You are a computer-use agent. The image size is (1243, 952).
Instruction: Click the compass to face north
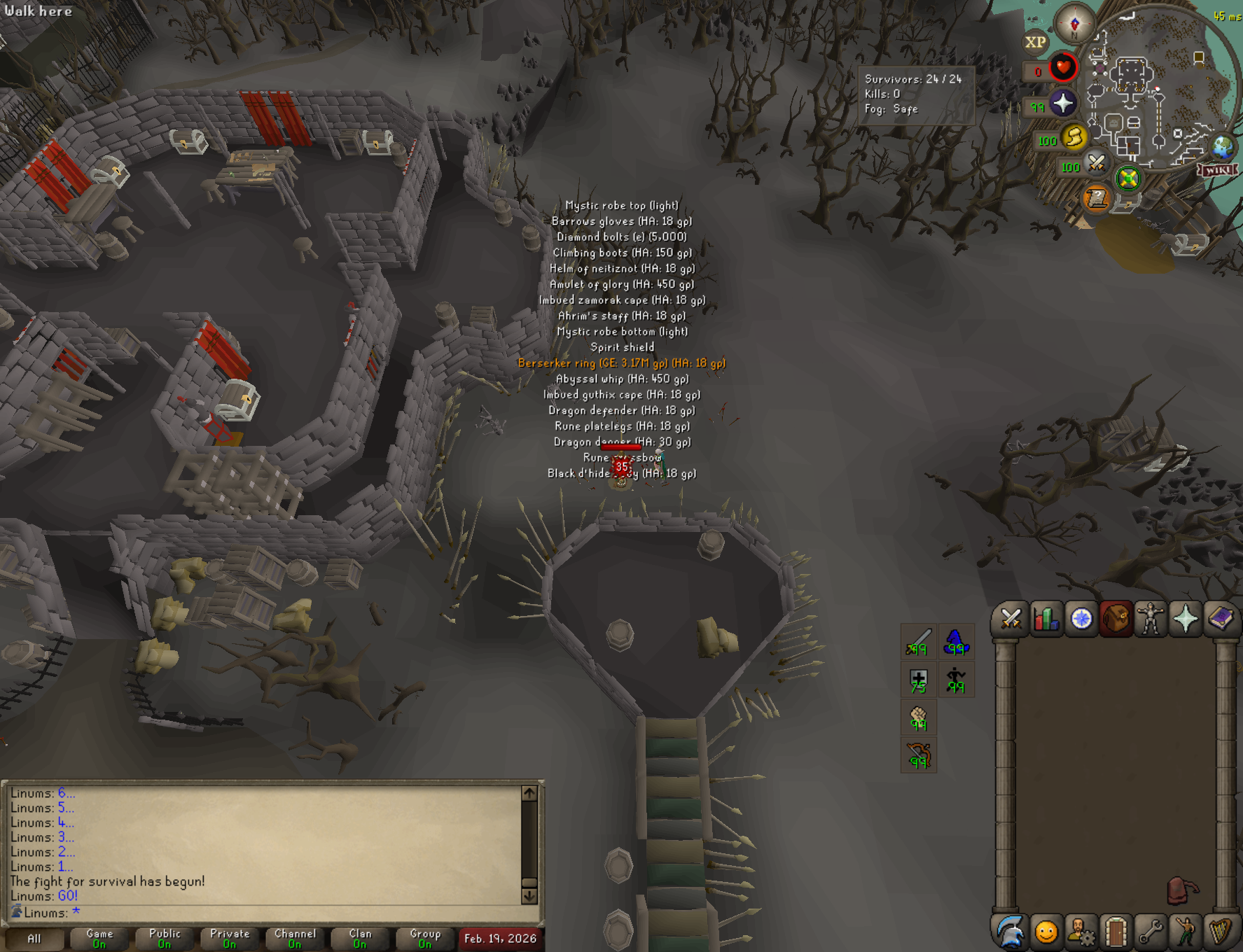(x=1074, y=24)
